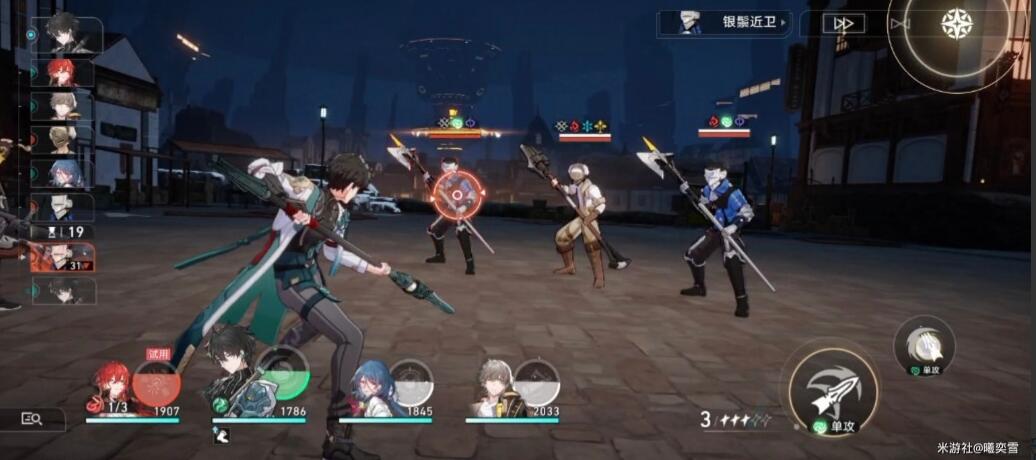This screenshot has height=460, width=1036.
Task: Toggle the double-arrow battle speed-up button
Action: pyautogui.click(x=844, y=23)
